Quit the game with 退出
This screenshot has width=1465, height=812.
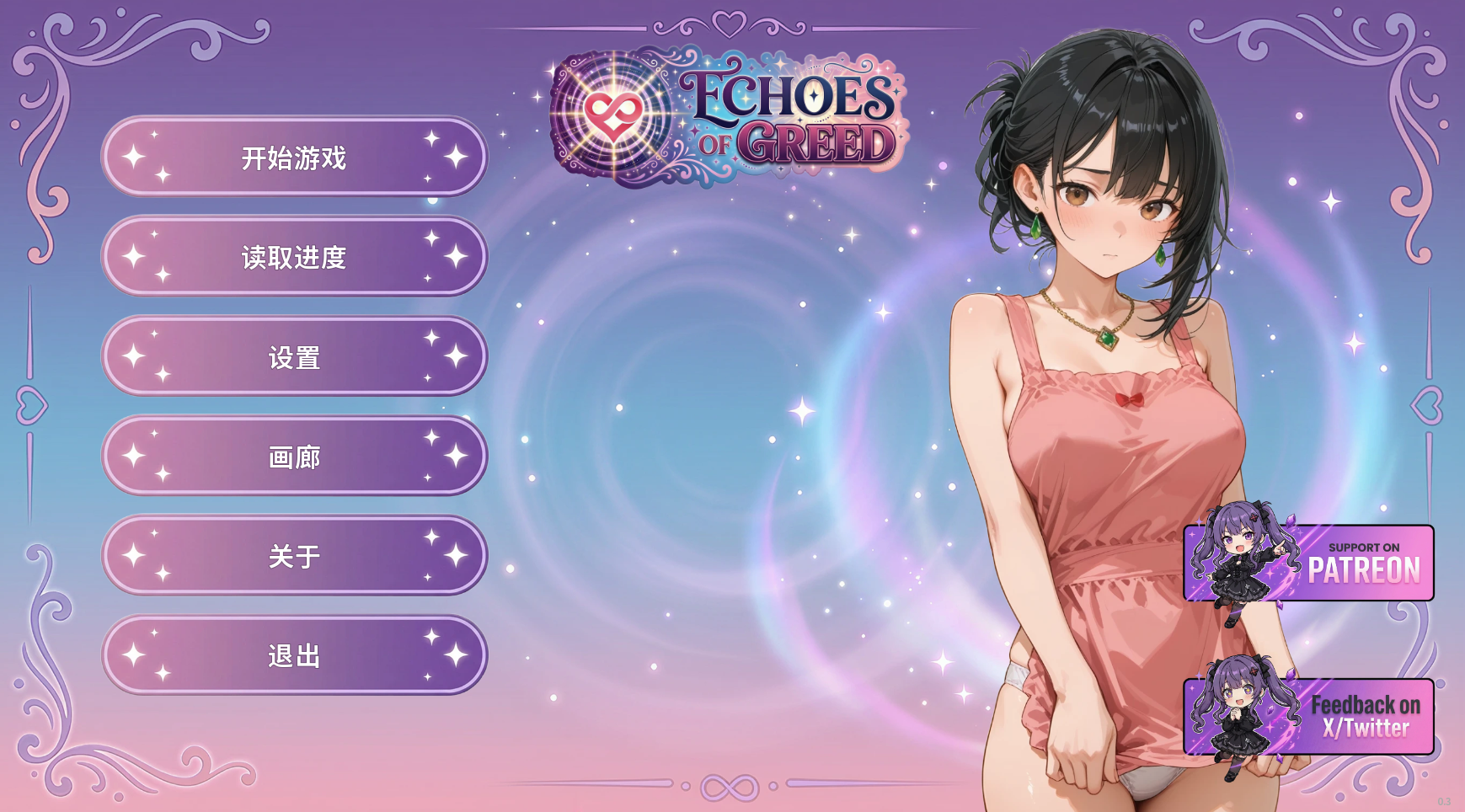coord(294,655)
